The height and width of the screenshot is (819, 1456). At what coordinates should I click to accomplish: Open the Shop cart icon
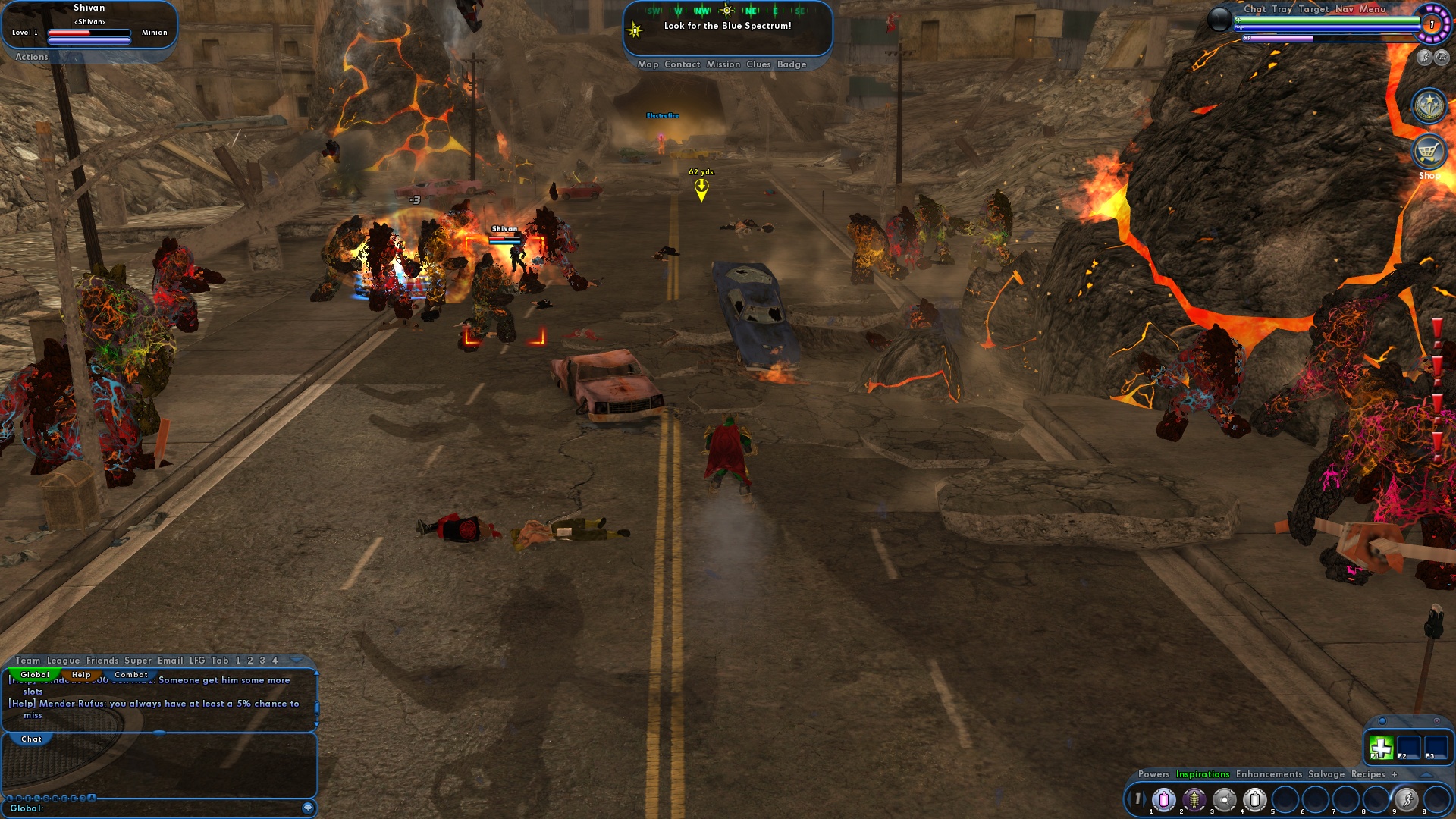1429,152
